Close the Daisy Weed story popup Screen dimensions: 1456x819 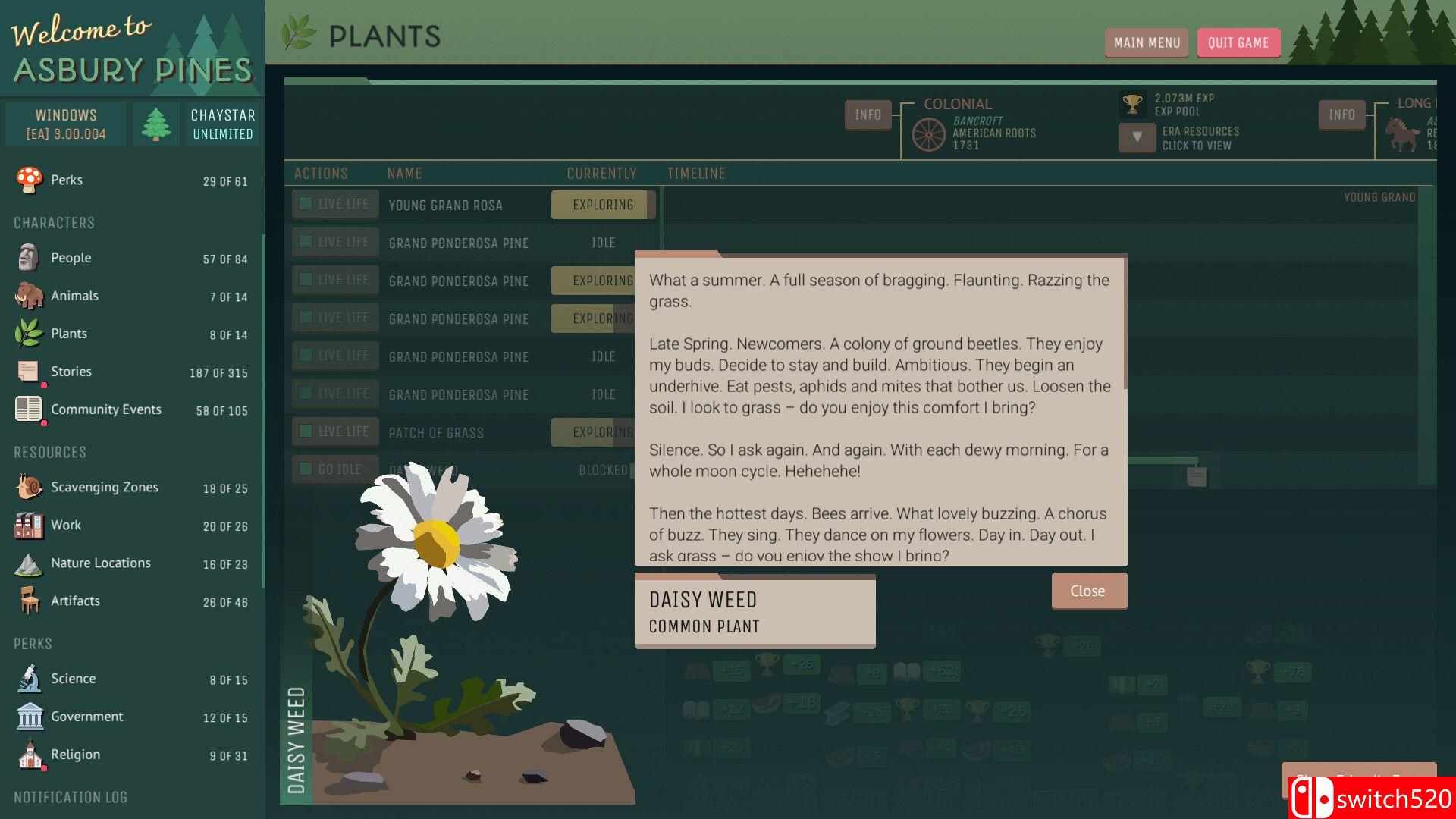[1088, 590]
